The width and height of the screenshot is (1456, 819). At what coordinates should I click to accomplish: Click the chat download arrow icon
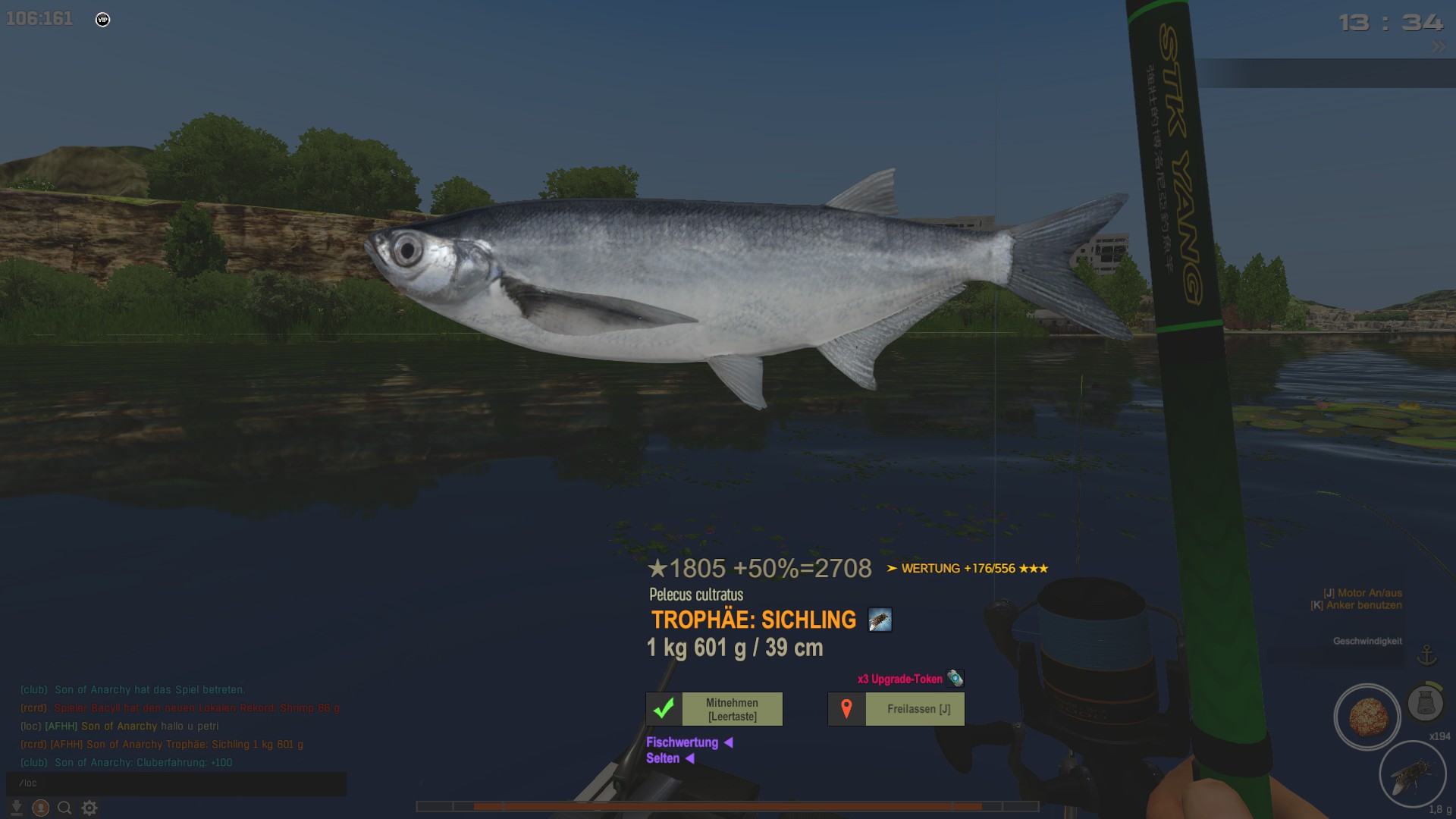click(17, 808)
